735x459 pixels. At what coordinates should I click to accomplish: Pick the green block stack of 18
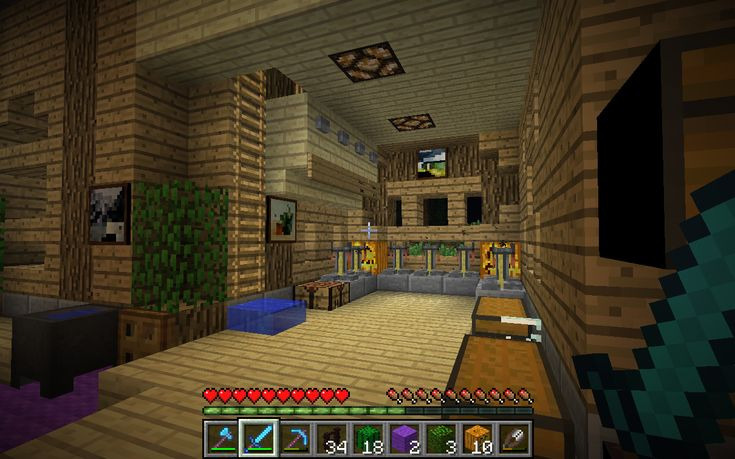pyautogui.click(x=367, y=437)
